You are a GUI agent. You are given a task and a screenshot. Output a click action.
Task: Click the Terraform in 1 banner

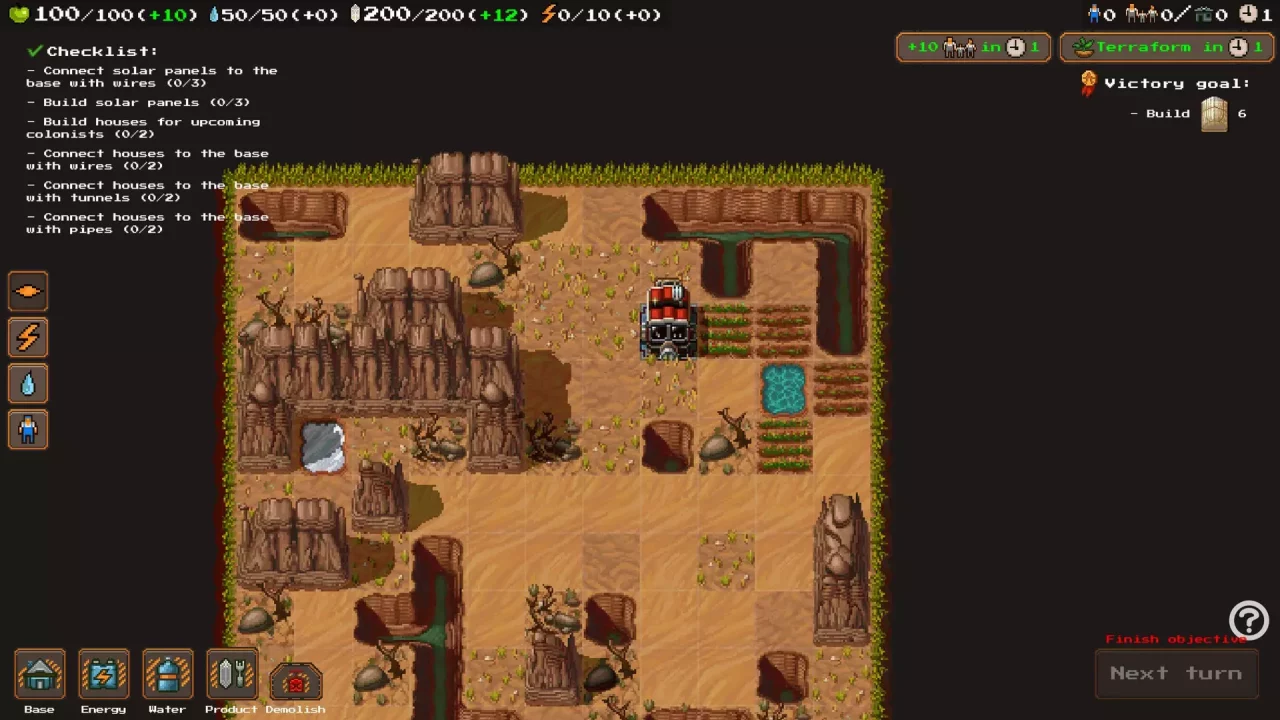click(x=1166, y=47)
